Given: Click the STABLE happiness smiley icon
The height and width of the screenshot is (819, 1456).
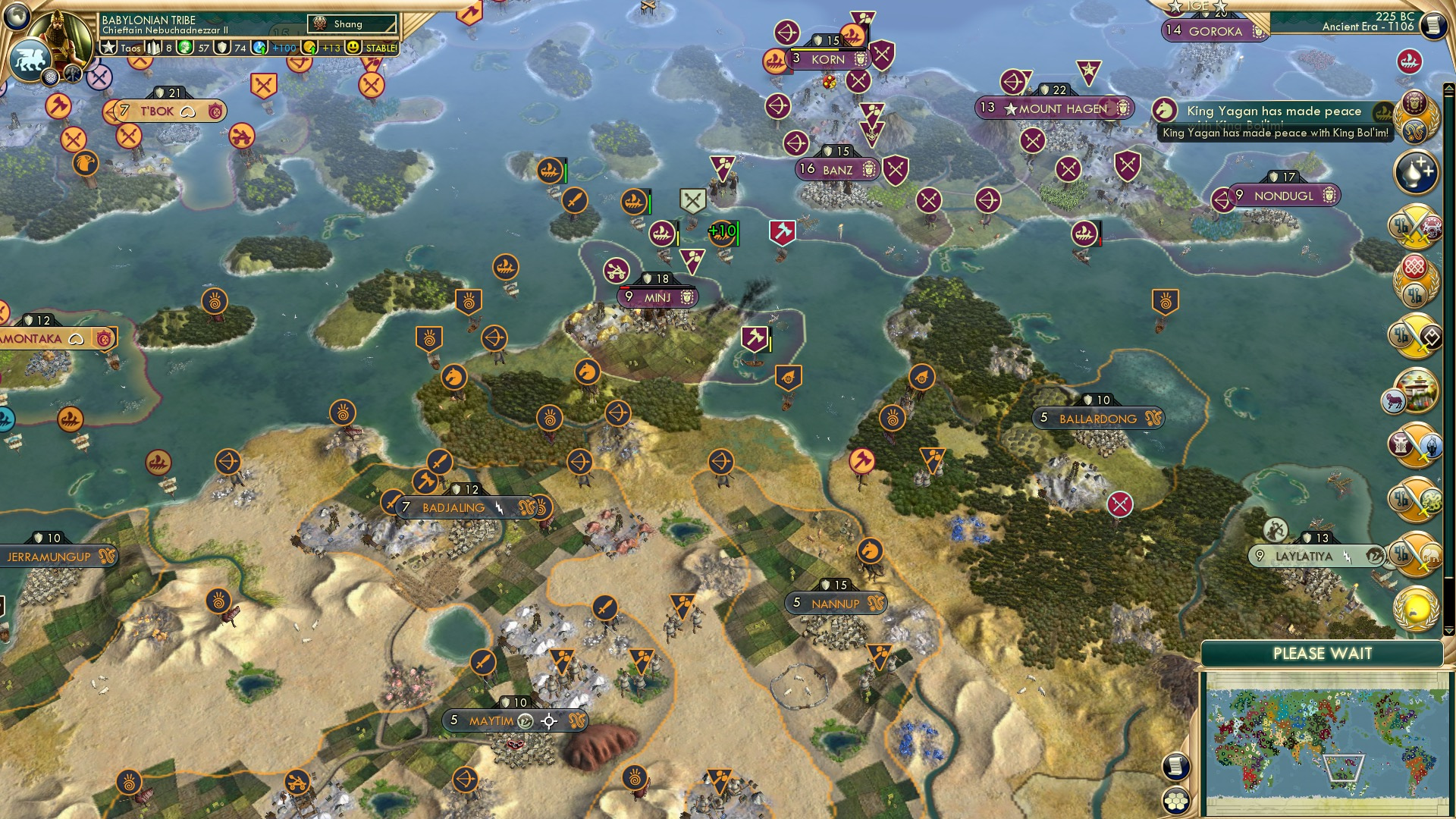Looking at the screenshot, I should coord(353,47).
